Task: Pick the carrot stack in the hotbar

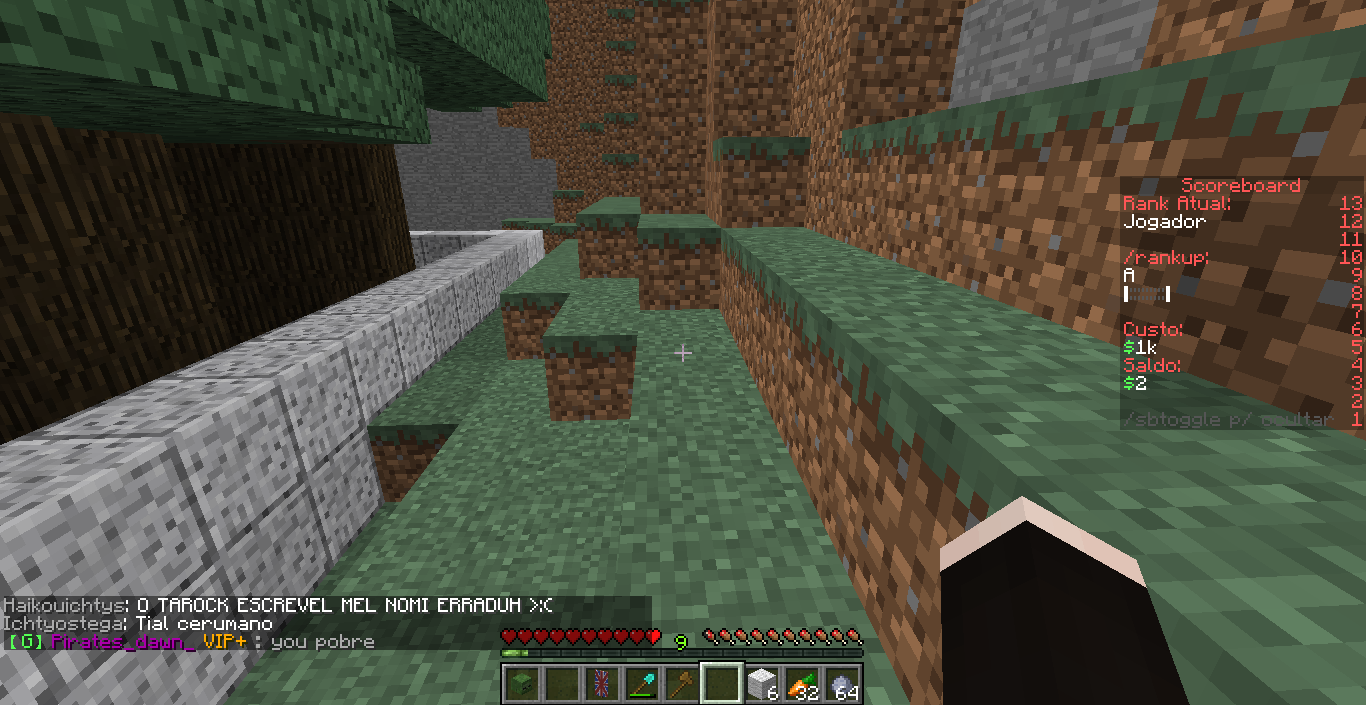Action: (x=802, y=684)
